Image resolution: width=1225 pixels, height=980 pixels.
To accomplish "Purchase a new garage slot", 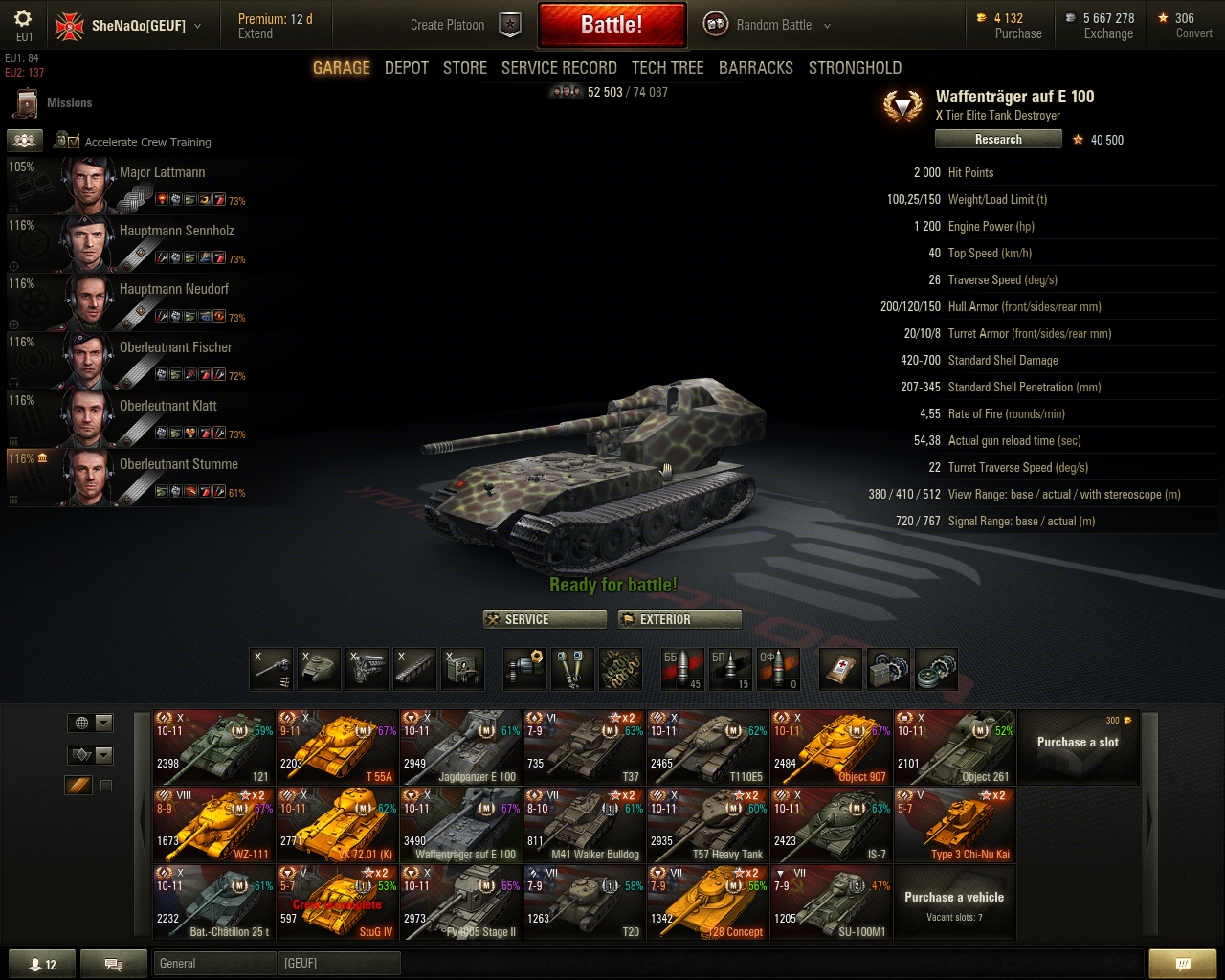I will pyautogui.click(x=1078, y=746).
